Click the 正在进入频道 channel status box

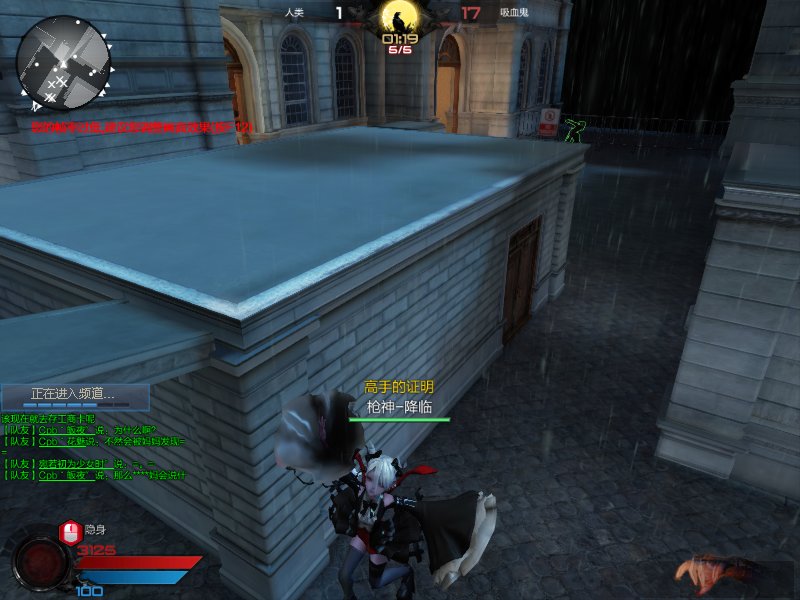pos(75,396)
